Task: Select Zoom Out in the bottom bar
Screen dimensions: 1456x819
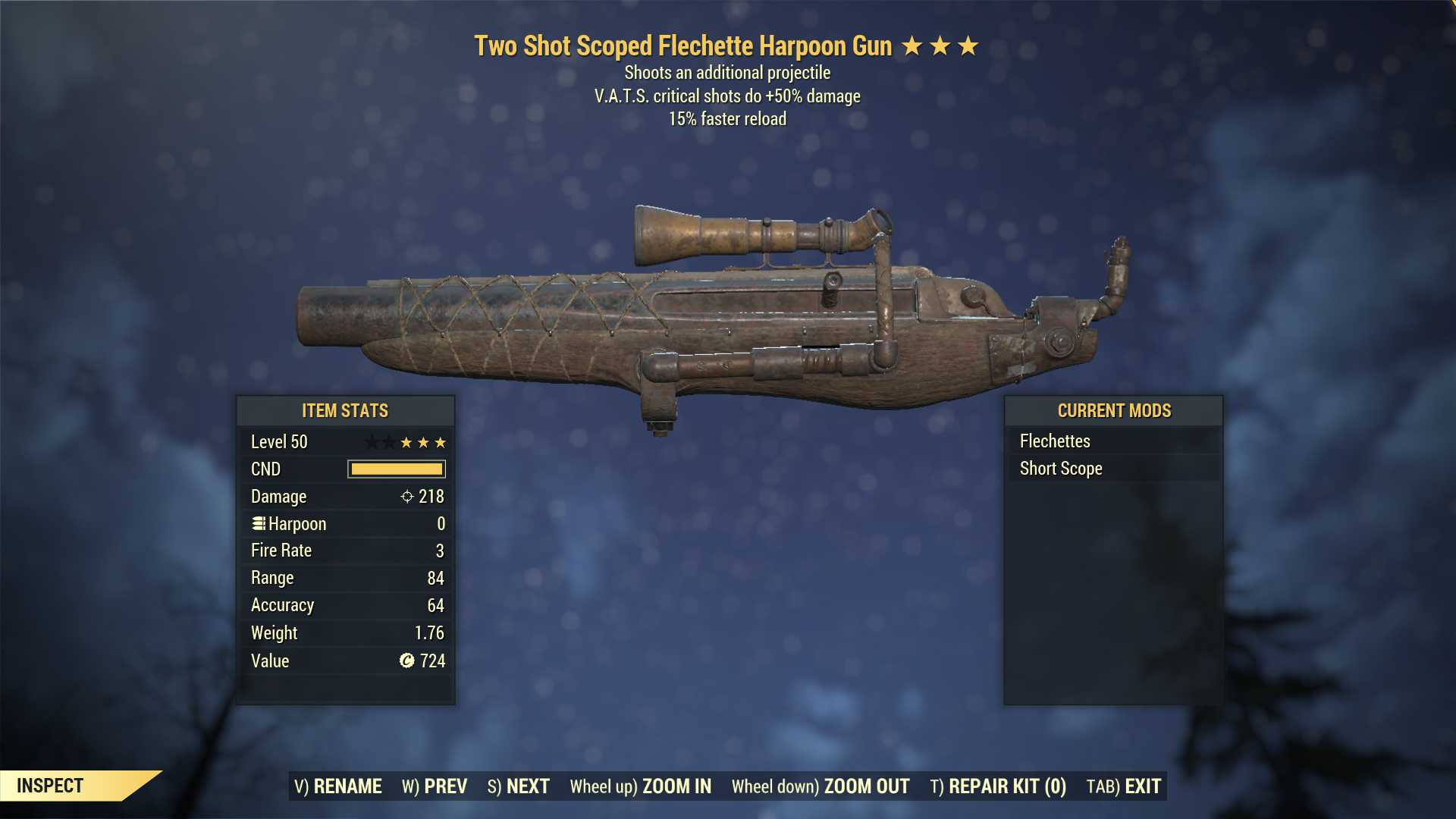Action: pos(821,786)
